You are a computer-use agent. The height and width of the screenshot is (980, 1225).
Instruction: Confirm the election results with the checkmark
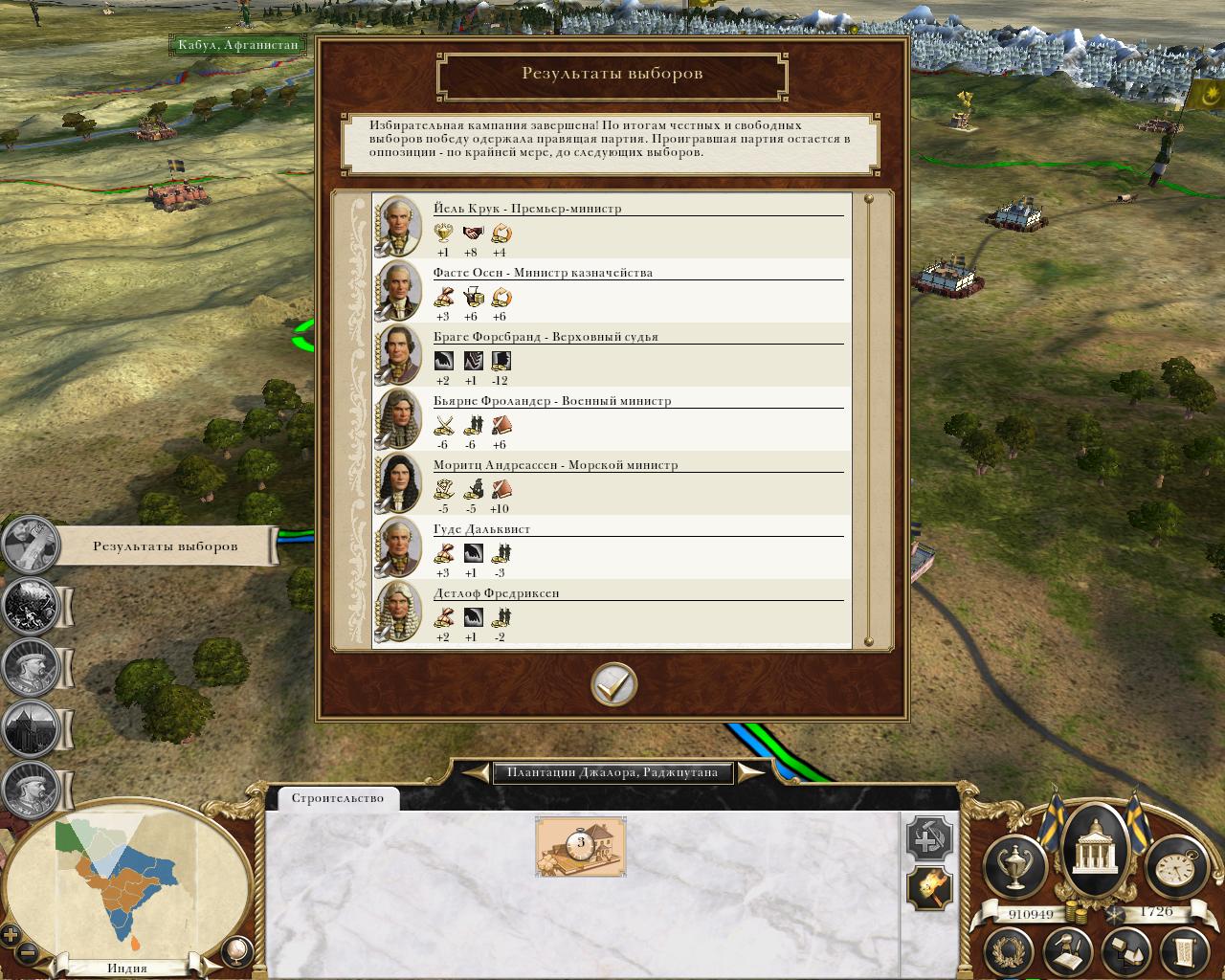pyautogui.click(x=613, y=685)
